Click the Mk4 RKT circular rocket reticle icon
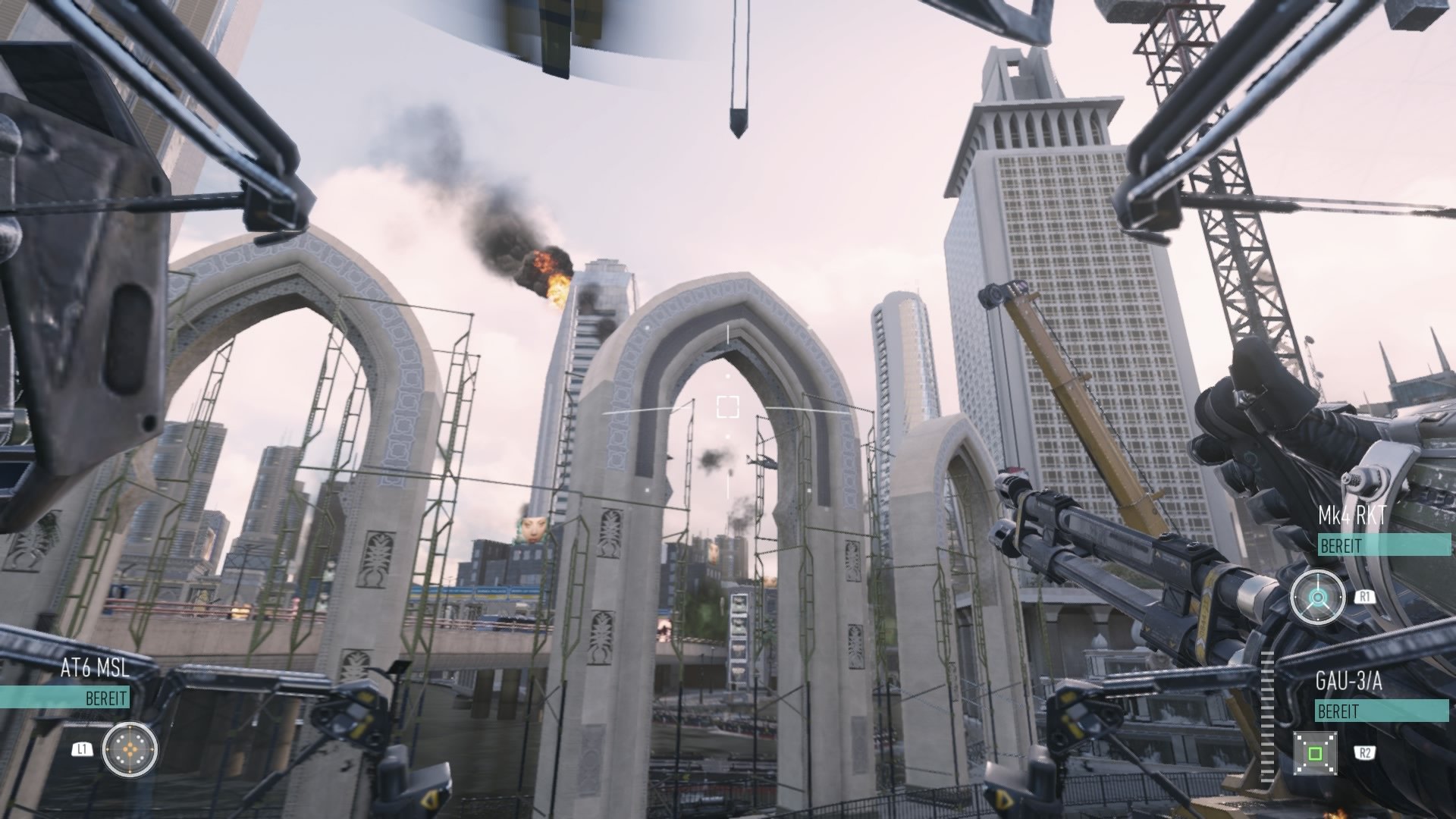Image resolution: width=1456 pixels, height=819 pixels. pyautogui.click(x=1318, y=596)
